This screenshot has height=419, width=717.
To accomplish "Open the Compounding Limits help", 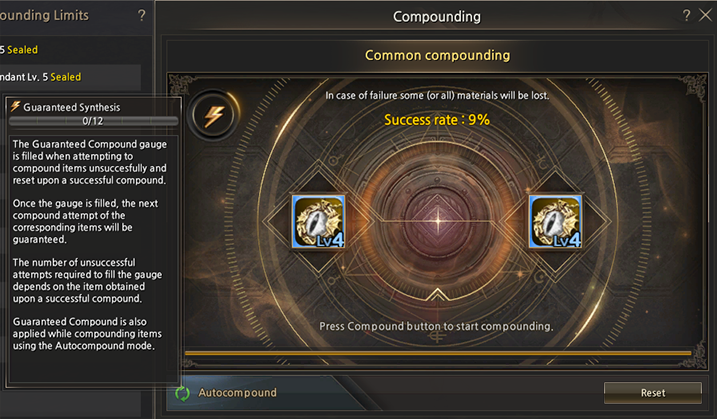I will point(141,16).
